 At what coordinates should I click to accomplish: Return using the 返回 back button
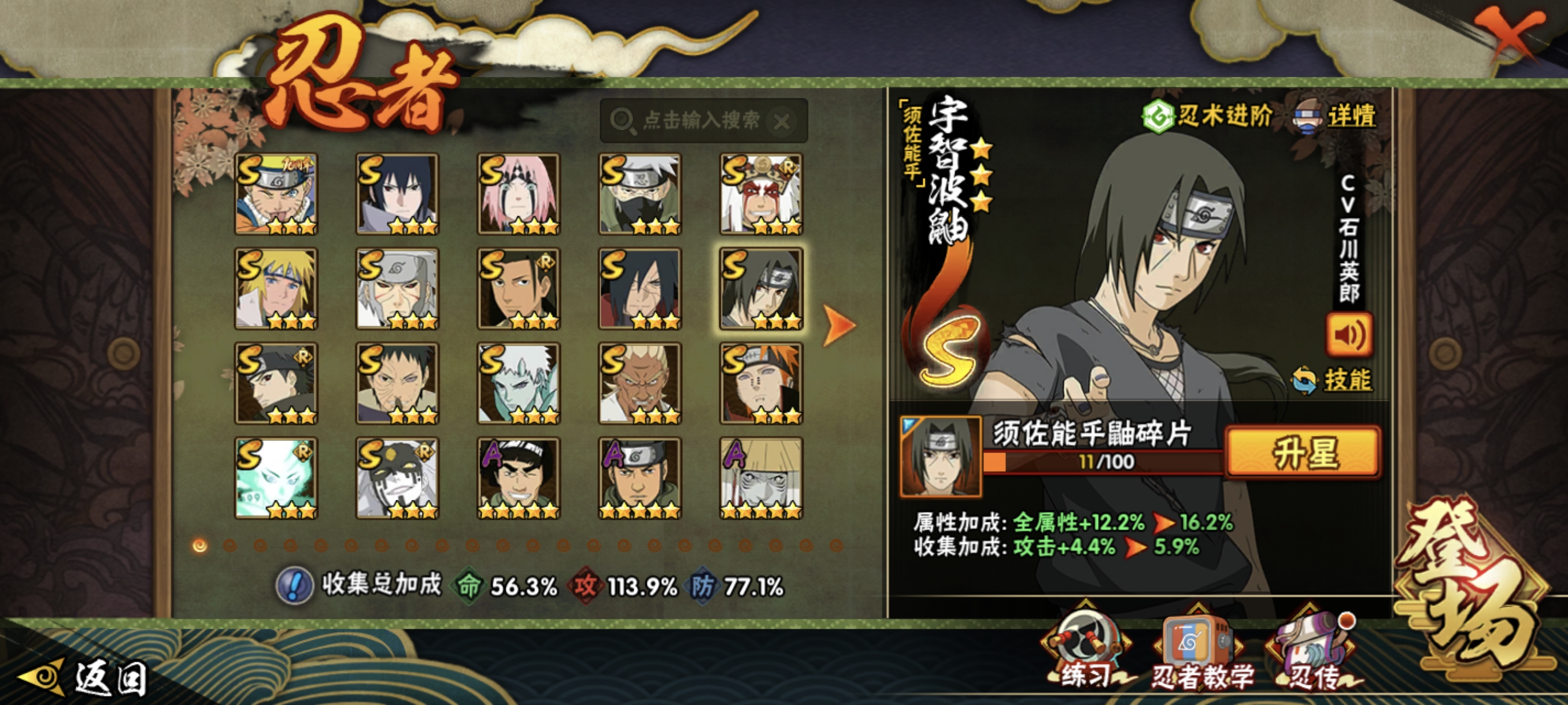[85, 678]
